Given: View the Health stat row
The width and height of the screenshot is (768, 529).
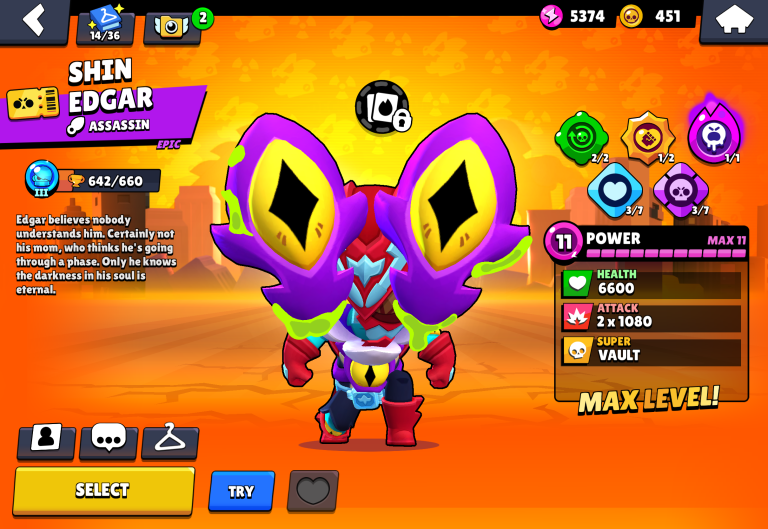Looking at the screenshot, I should click(x=651, y=283).
